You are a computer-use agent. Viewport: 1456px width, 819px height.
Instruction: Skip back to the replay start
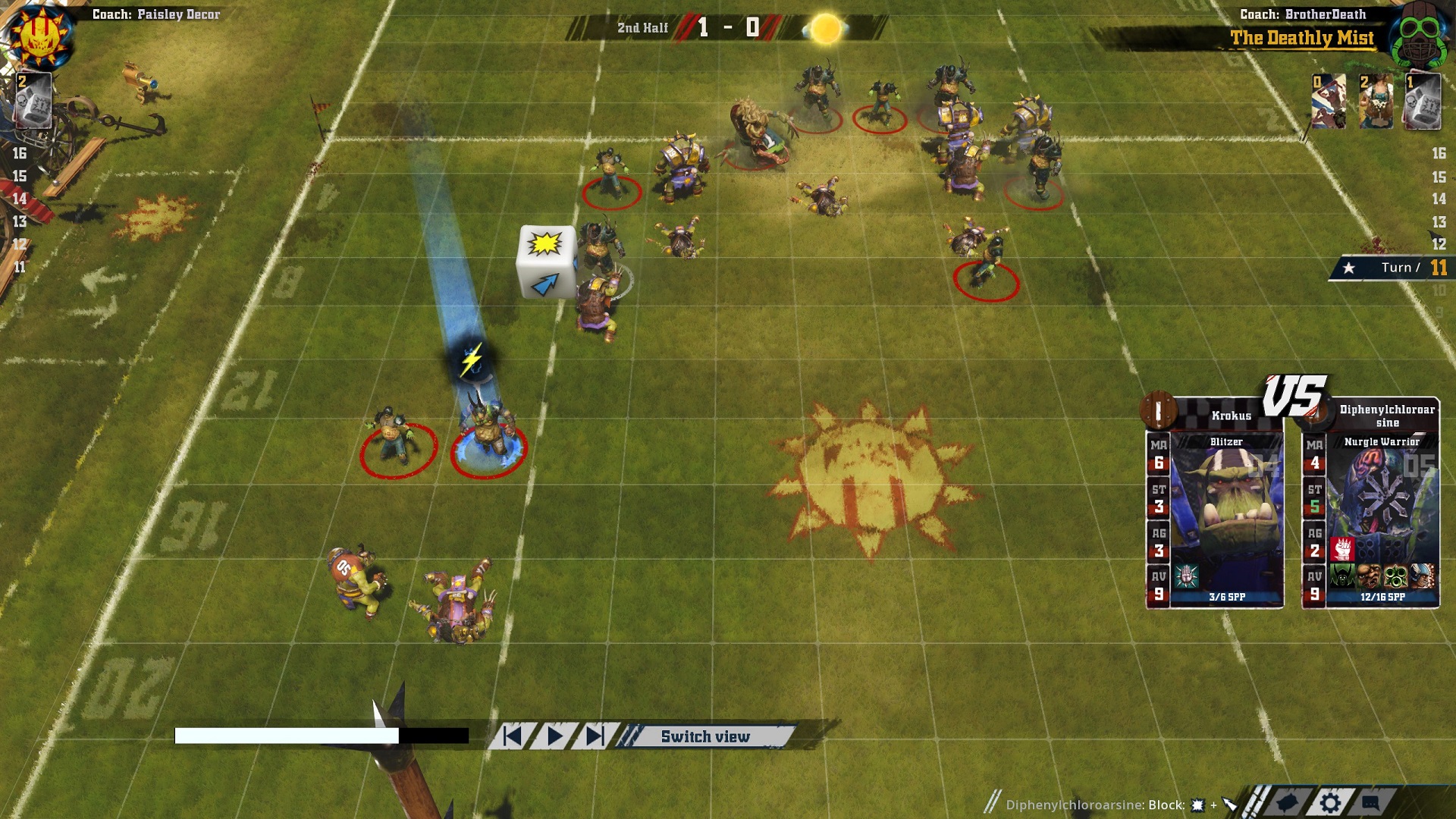coord(513,736)
